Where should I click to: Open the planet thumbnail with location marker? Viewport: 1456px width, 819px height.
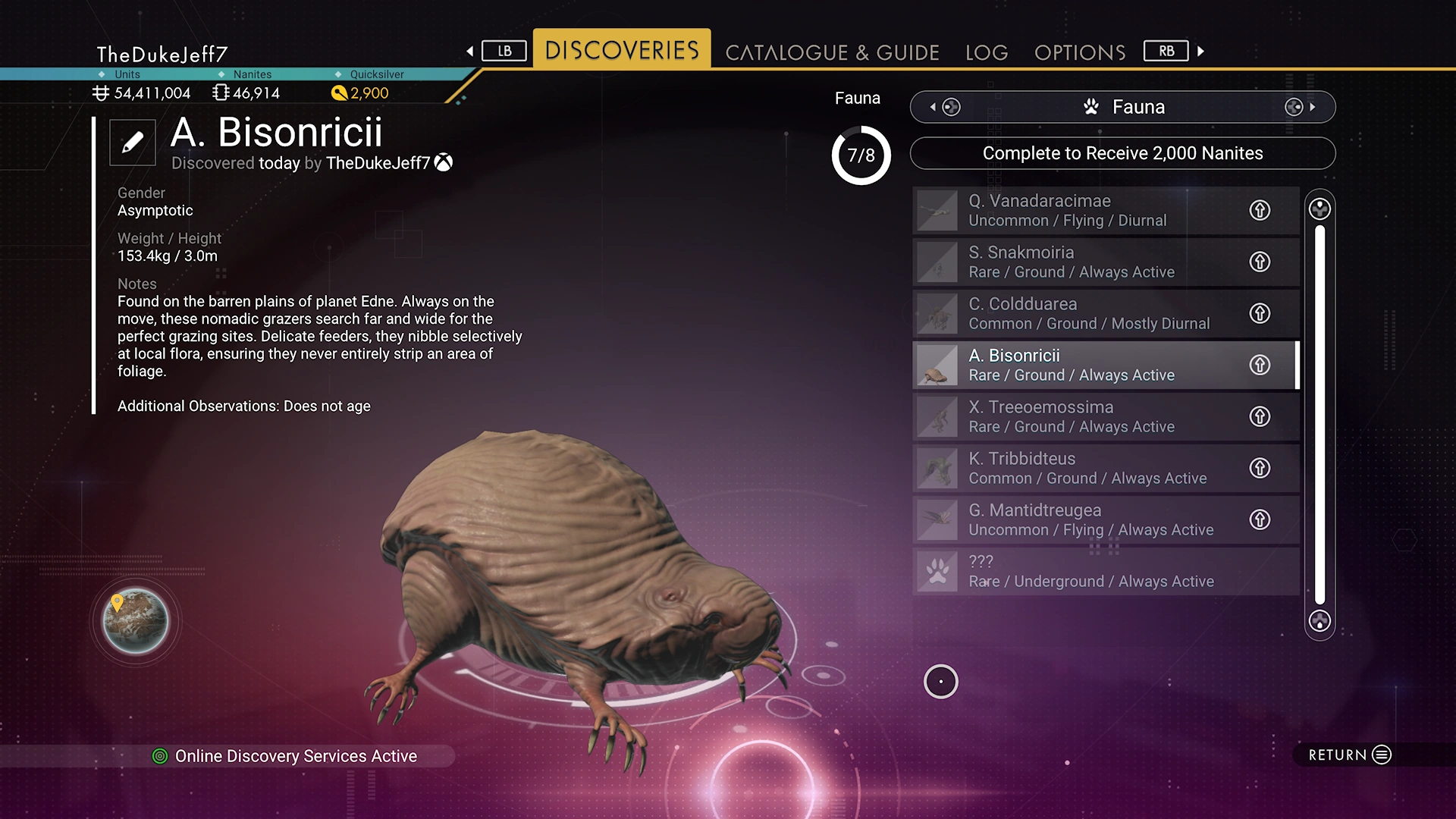136,621
